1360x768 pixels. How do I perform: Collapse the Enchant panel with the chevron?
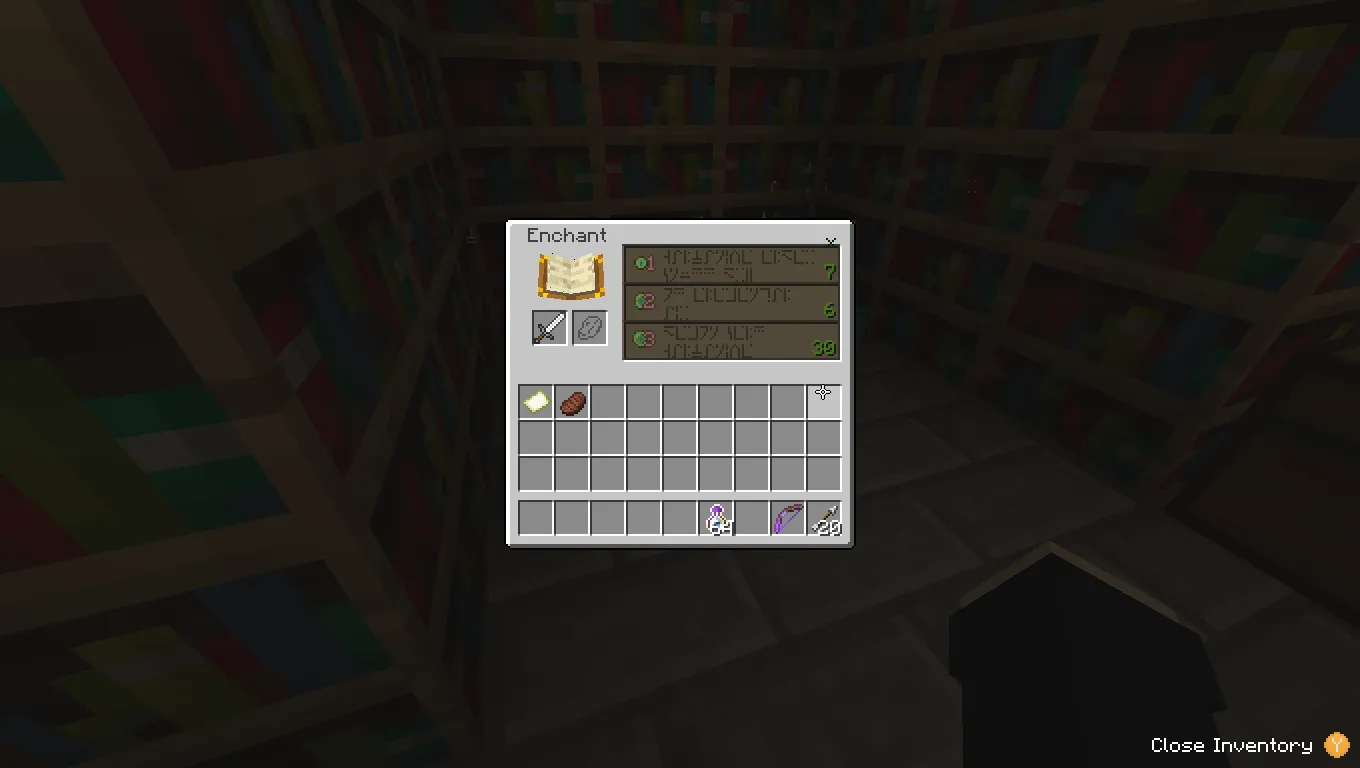(831, 240)
